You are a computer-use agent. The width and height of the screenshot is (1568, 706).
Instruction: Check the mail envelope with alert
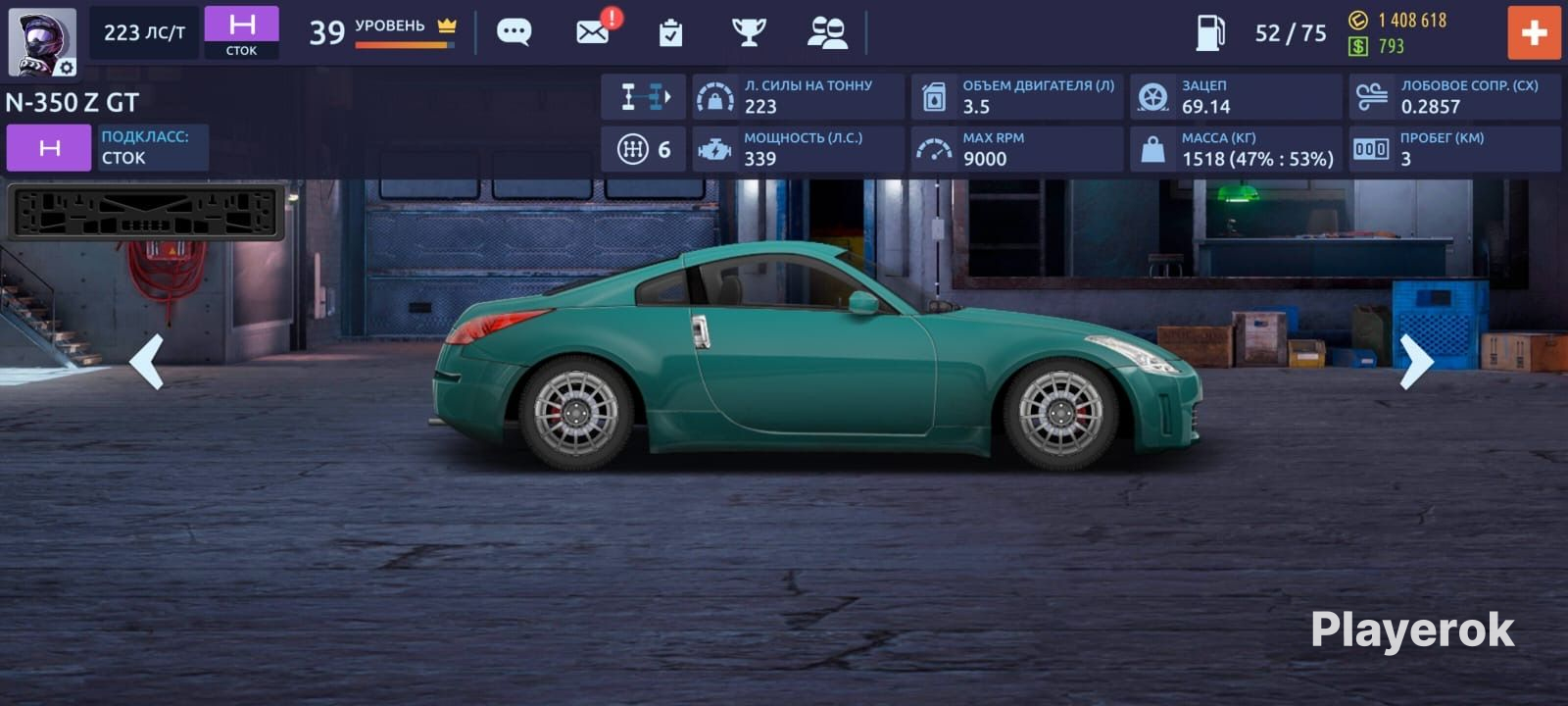click(x=594, y=31)
